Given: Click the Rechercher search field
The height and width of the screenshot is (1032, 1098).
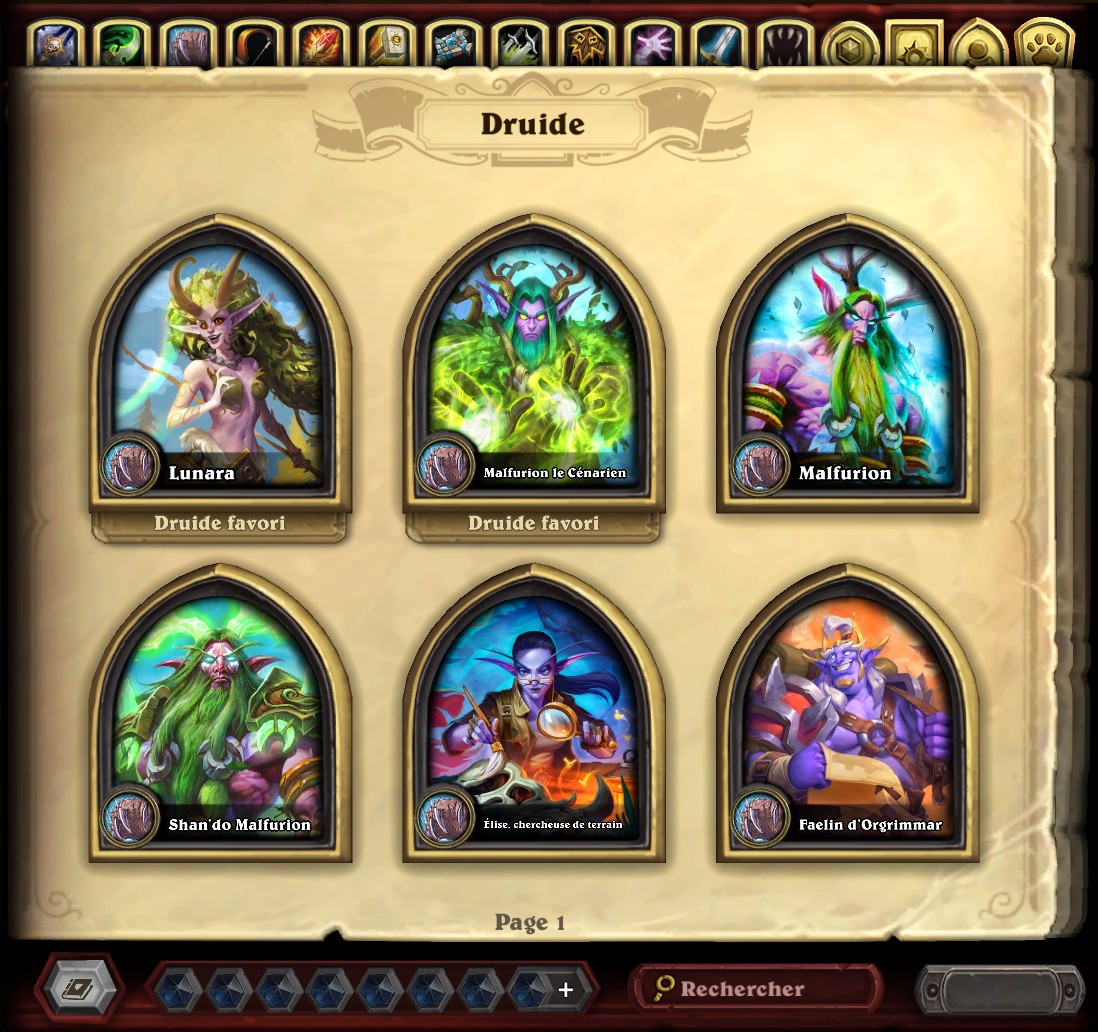Looking at the screenshot, I should pyautogui.click(x=757, y=988).
